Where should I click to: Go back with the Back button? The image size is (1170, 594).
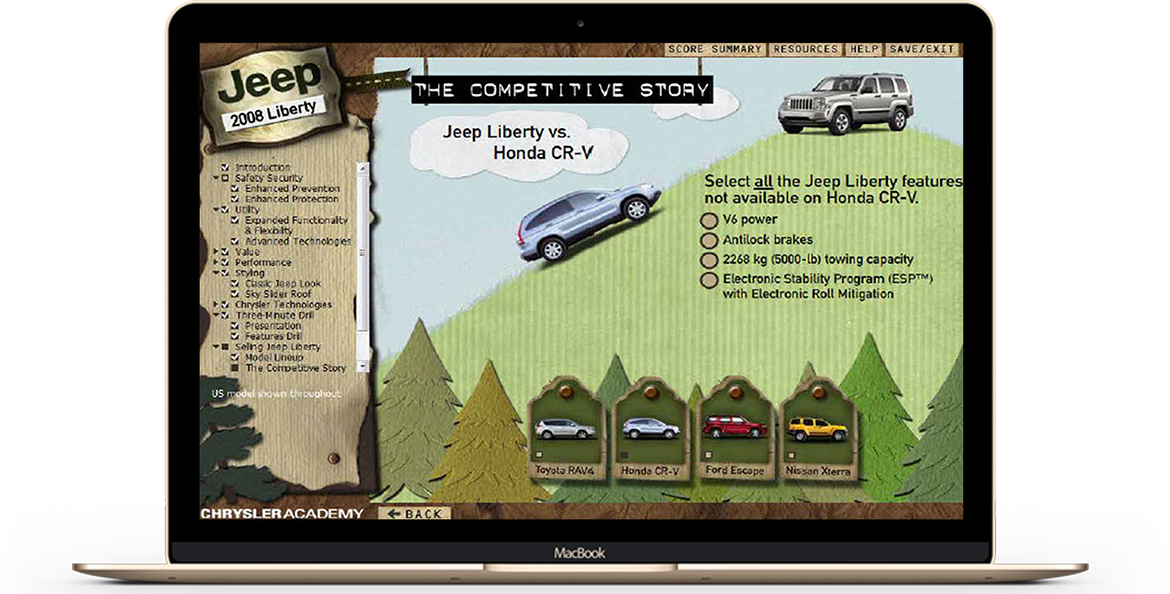(x=415, y=514)
